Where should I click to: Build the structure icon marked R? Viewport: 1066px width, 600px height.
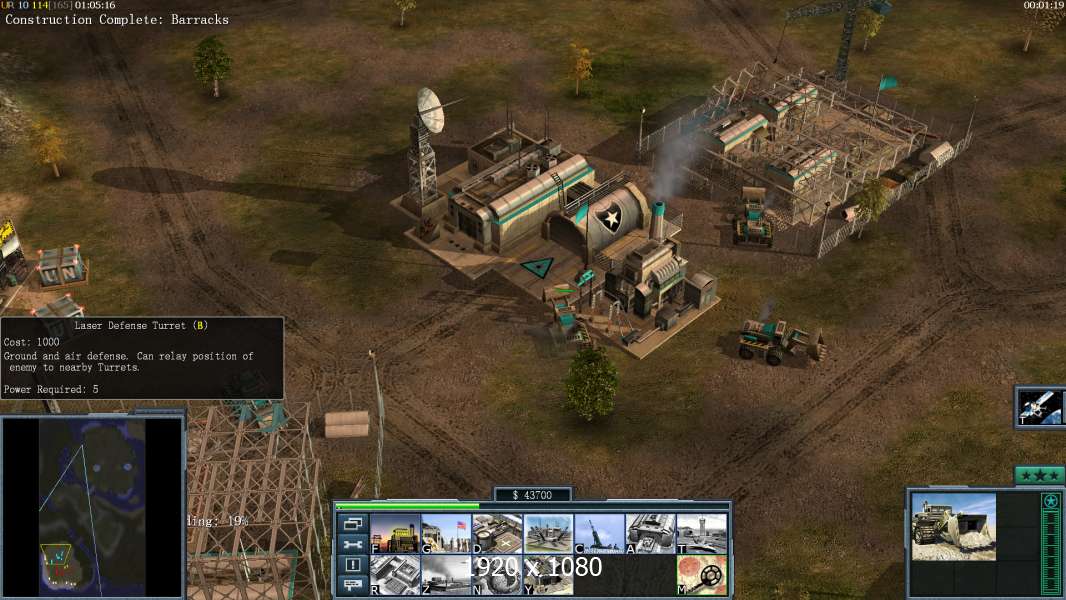click(x=395, y=574)
